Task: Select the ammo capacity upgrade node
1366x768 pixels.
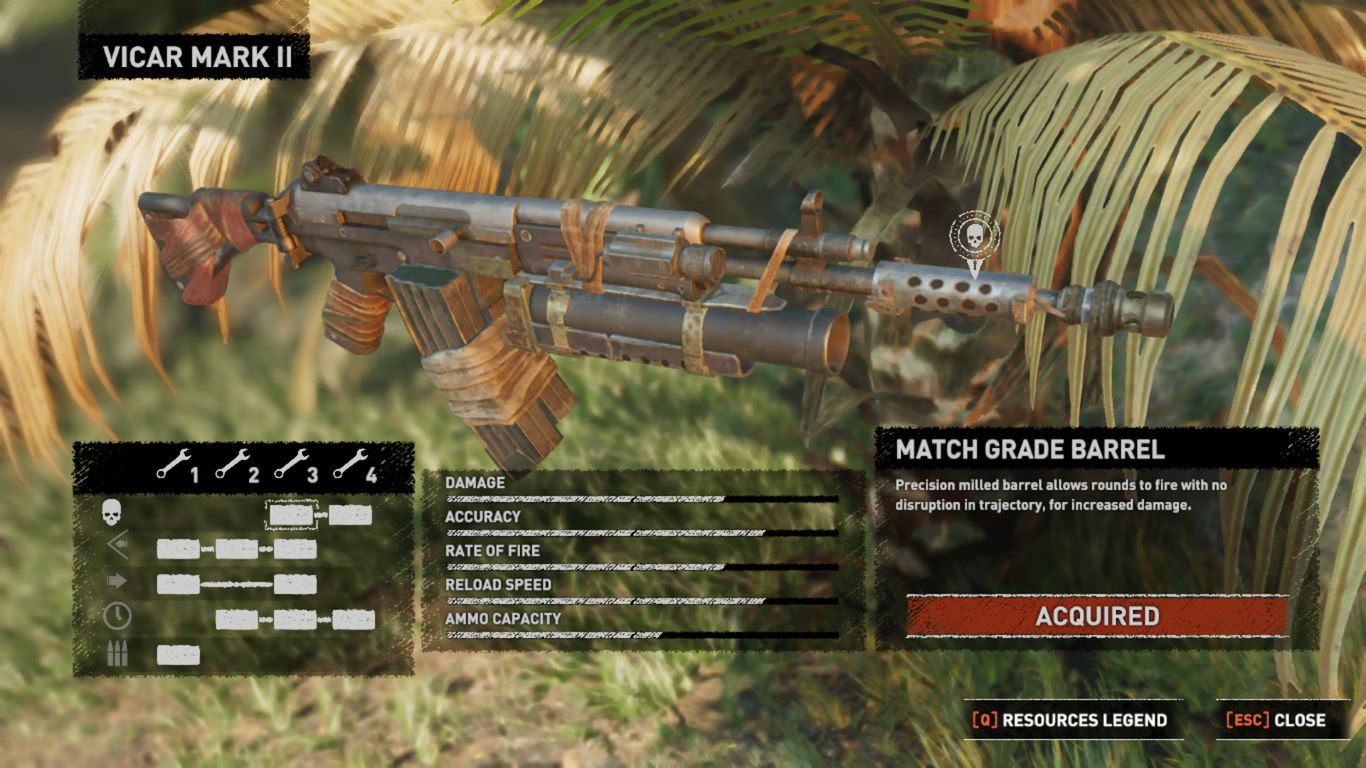Action: [178, 655]
